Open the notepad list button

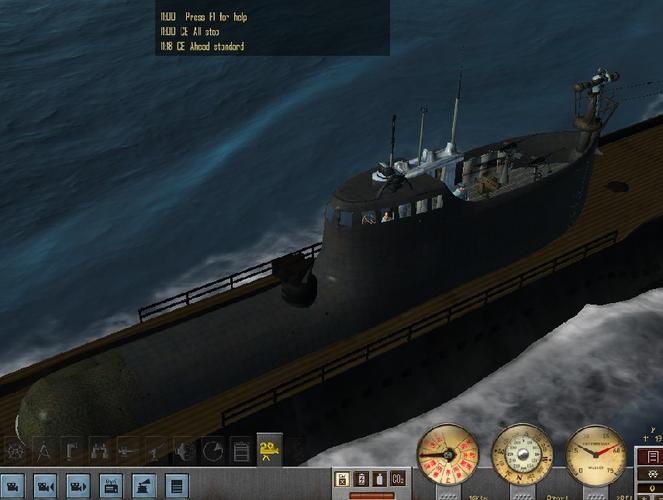pos(177,486)
